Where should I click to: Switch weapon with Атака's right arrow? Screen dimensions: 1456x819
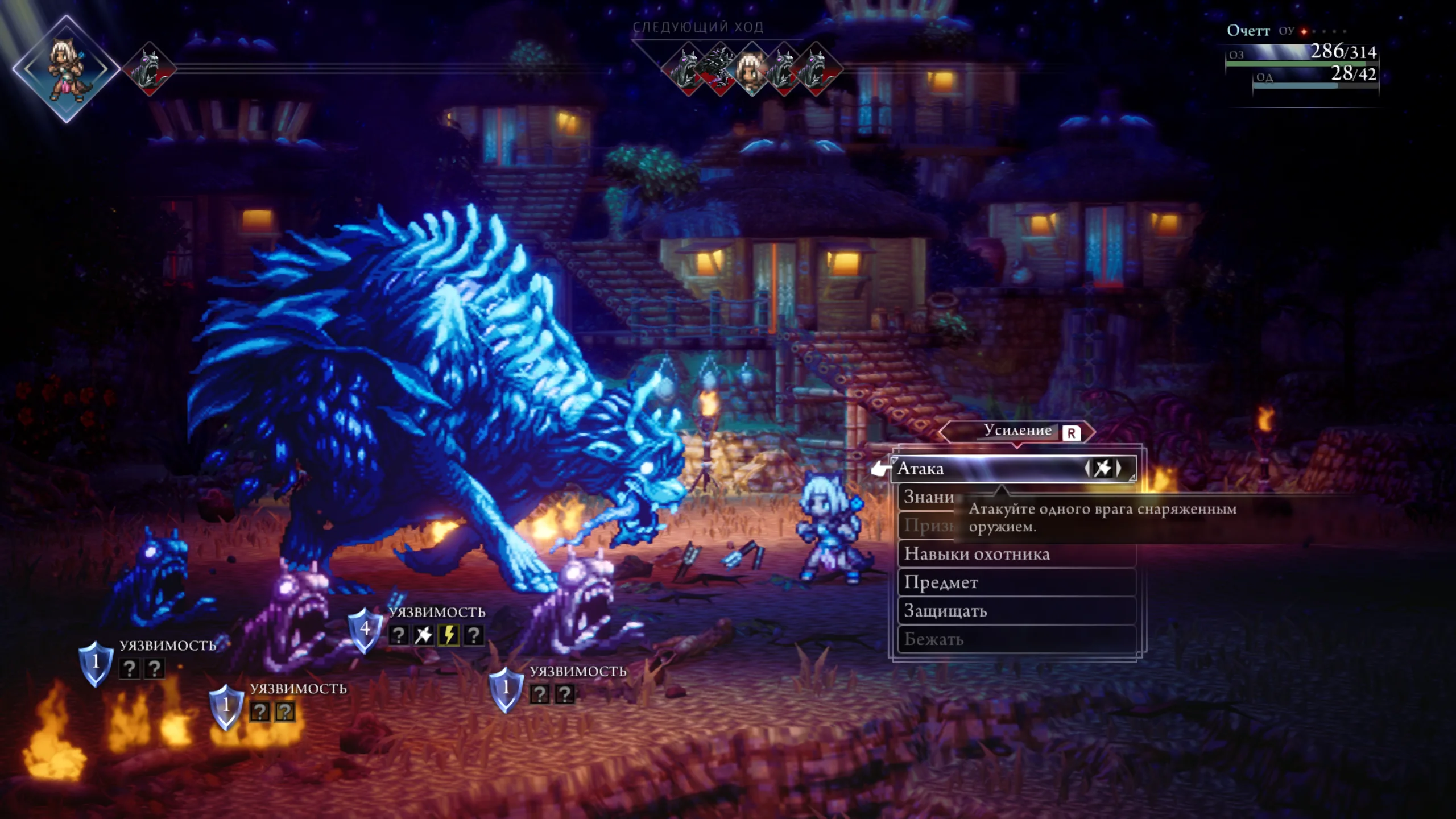click(x=1119, y=468)
